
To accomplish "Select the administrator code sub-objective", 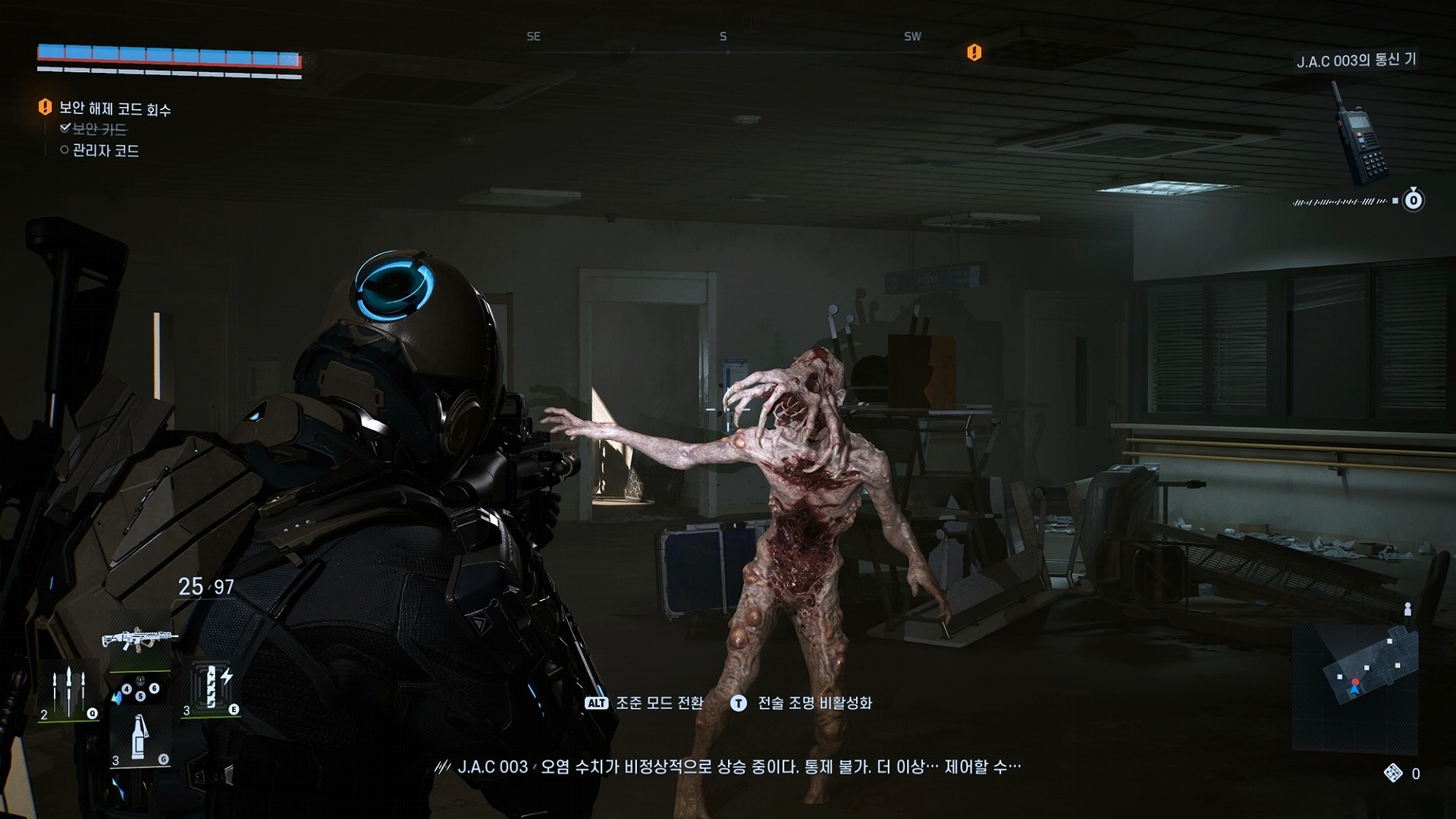I will click(x=105, y=151).
